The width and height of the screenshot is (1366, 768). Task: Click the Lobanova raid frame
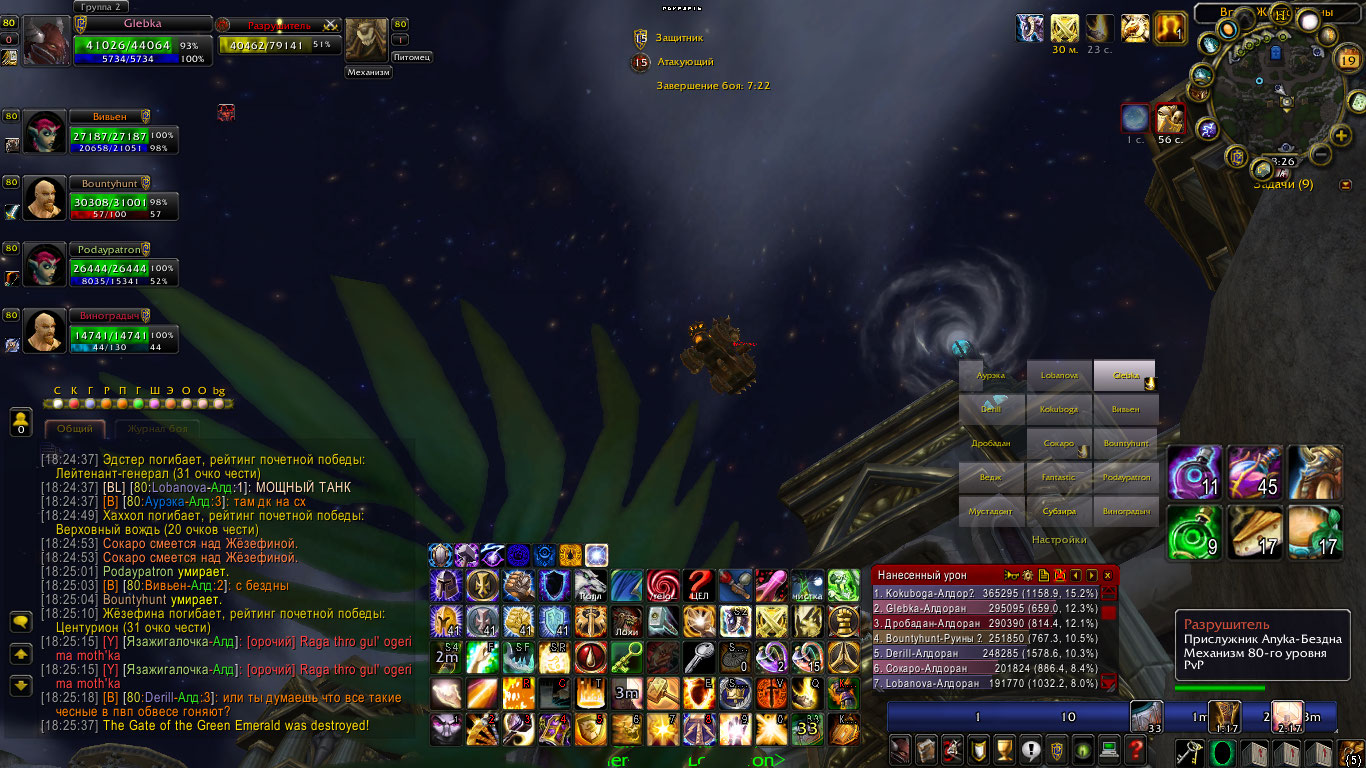(x=1059, y=376)
